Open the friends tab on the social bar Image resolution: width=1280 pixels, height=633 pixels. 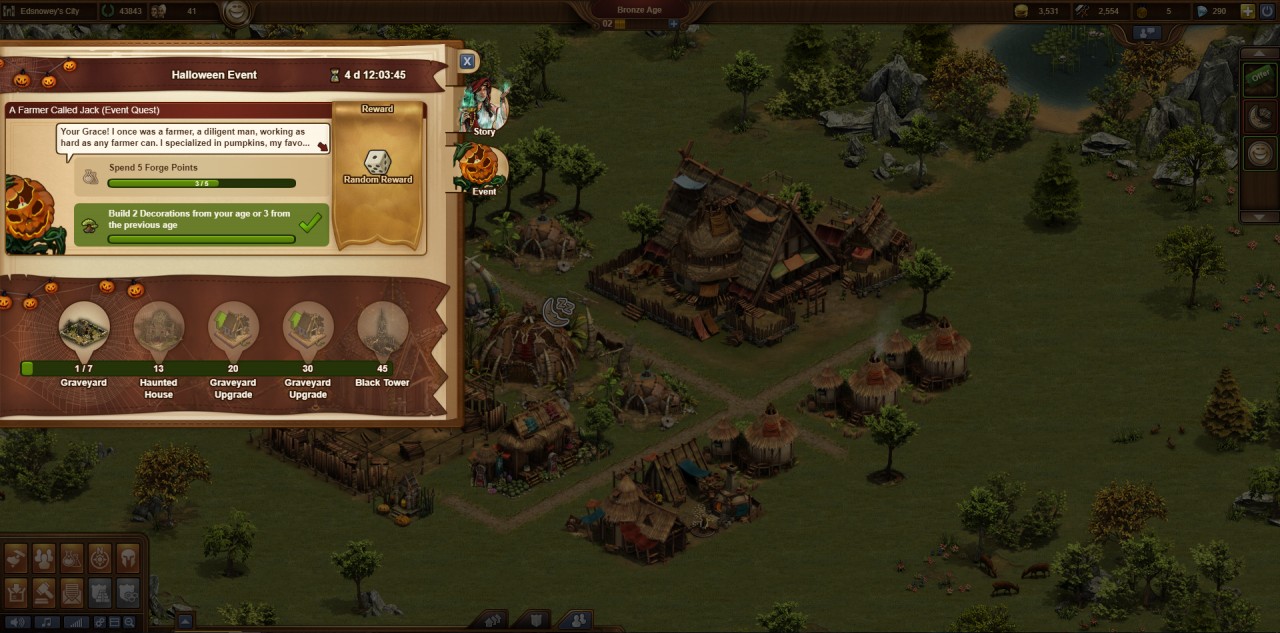tap(576, 621)
